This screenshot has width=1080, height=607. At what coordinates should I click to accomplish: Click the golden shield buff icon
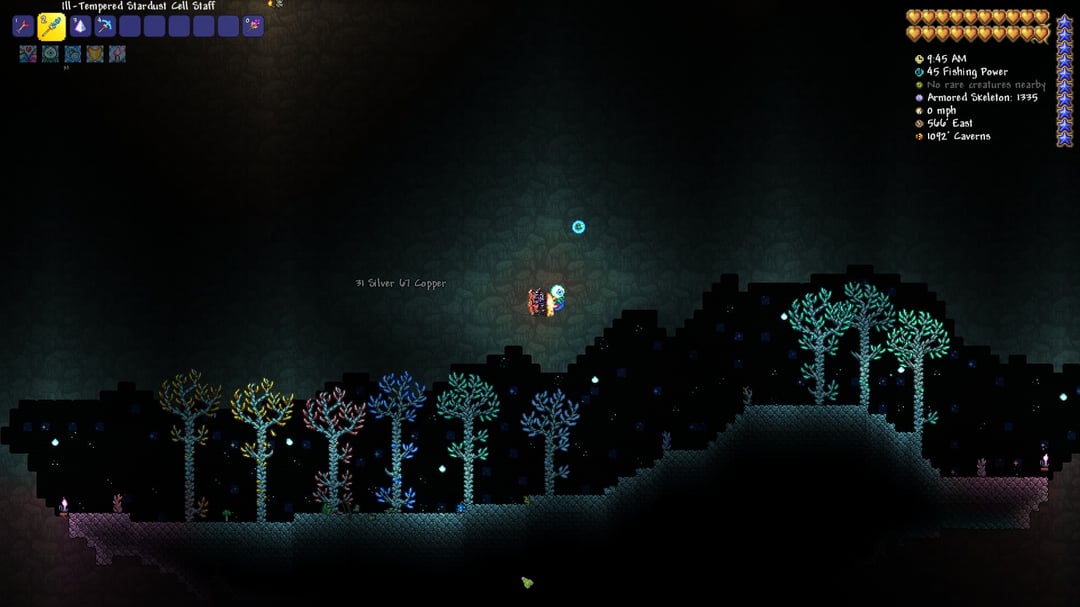point(95,54)
